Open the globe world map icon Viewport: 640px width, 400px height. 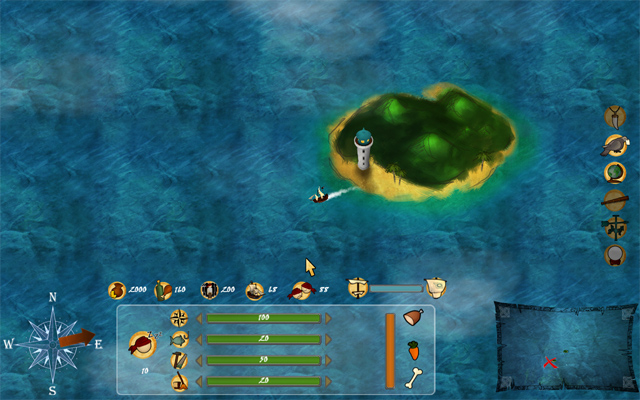pos(616,172)
